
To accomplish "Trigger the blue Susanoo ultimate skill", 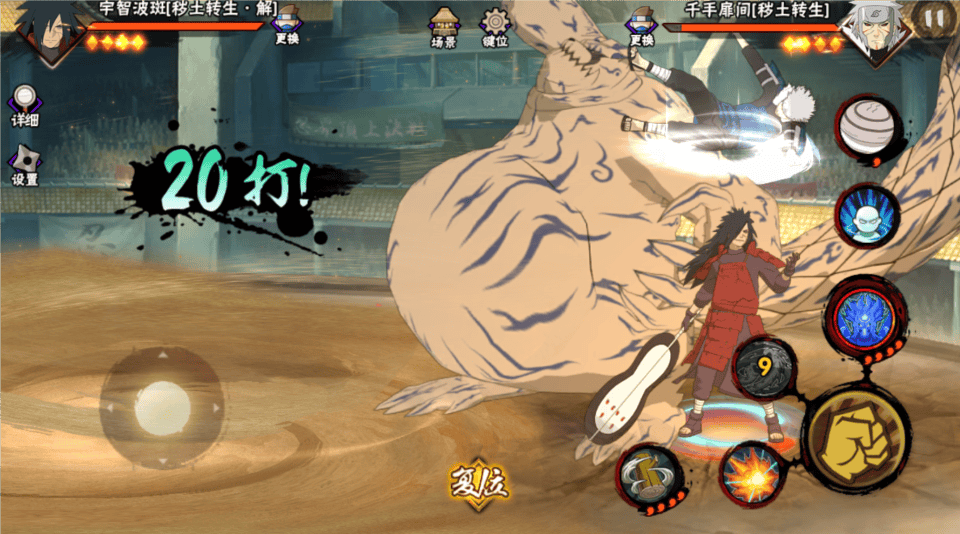I will tap(864, 316).
